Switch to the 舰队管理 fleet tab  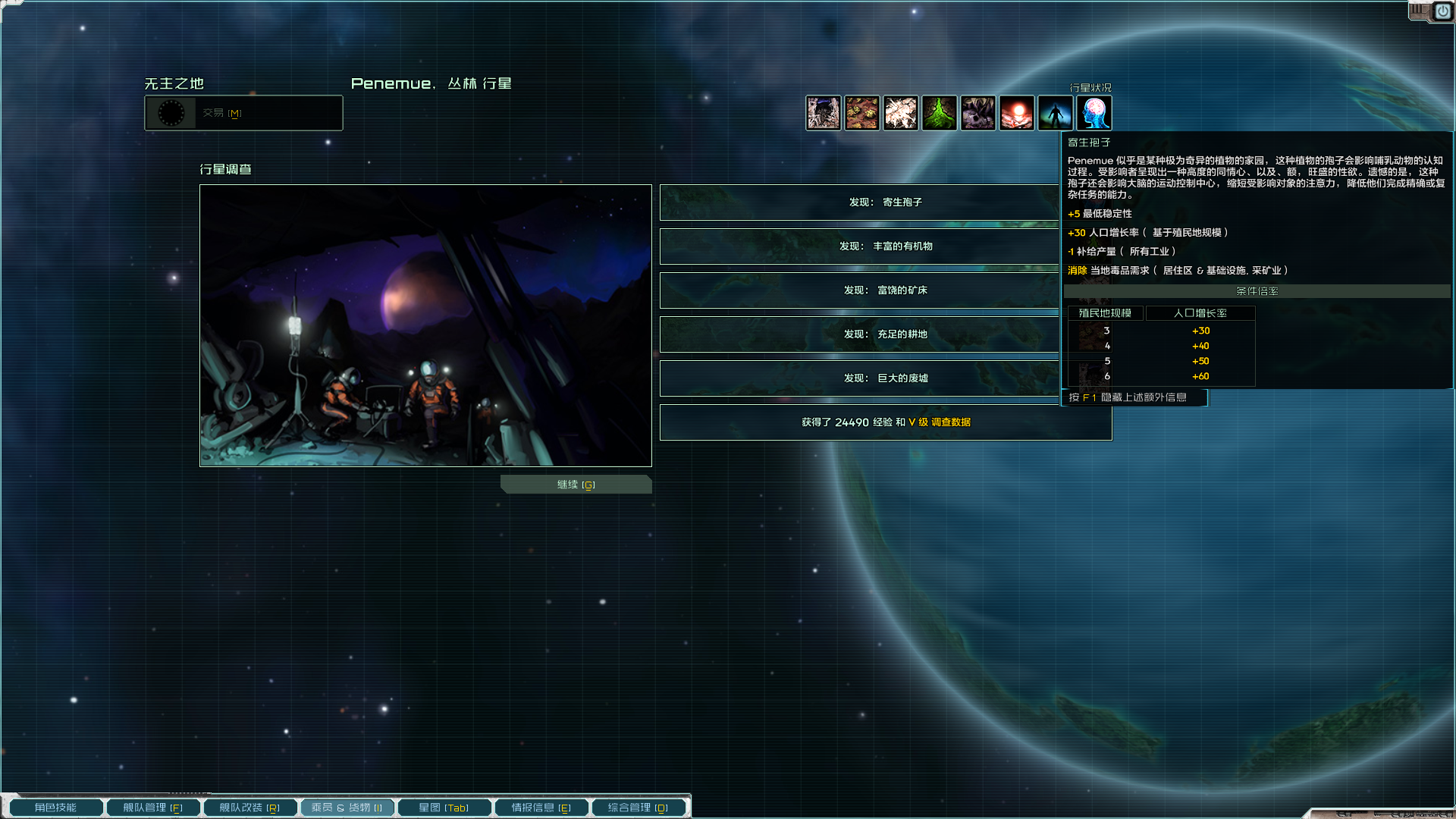[152, 808]
